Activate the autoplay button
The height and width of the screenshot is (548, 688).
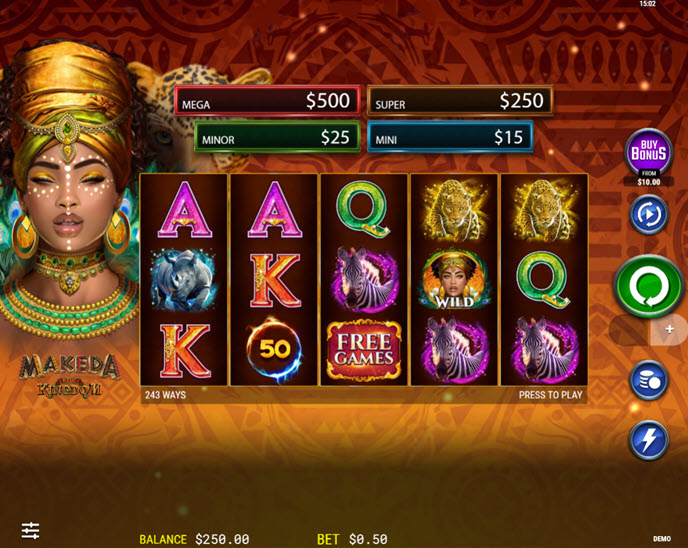coord(648,214)
